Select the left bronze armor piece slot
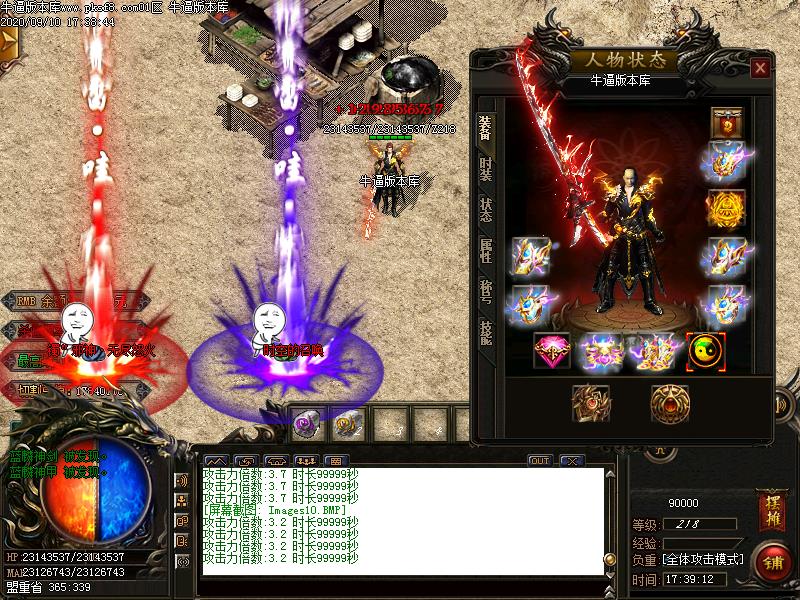Image resolution: width=800 pixels, height=600 pixels. pos(590,402)
